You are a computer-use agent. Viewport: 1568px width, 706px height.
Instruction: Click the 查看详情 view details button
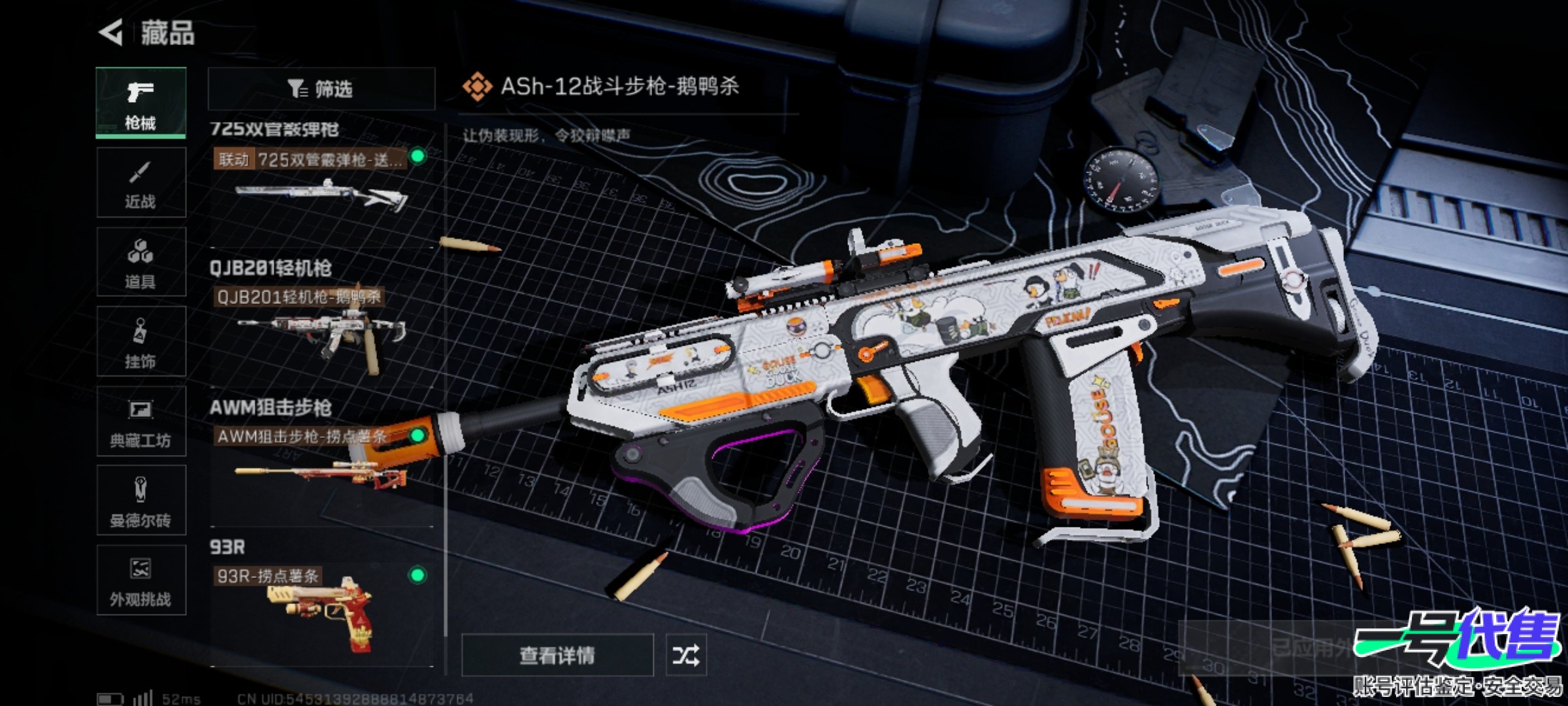557,655
